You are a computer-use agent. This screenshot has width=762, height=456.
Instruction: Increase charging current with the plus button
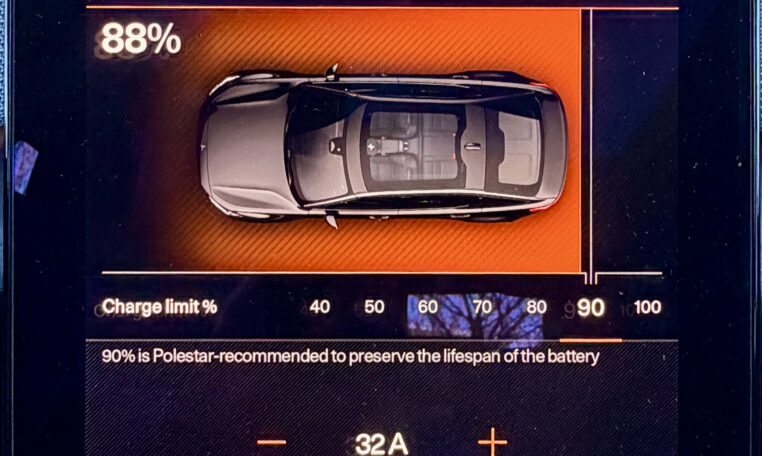(492, 441)
